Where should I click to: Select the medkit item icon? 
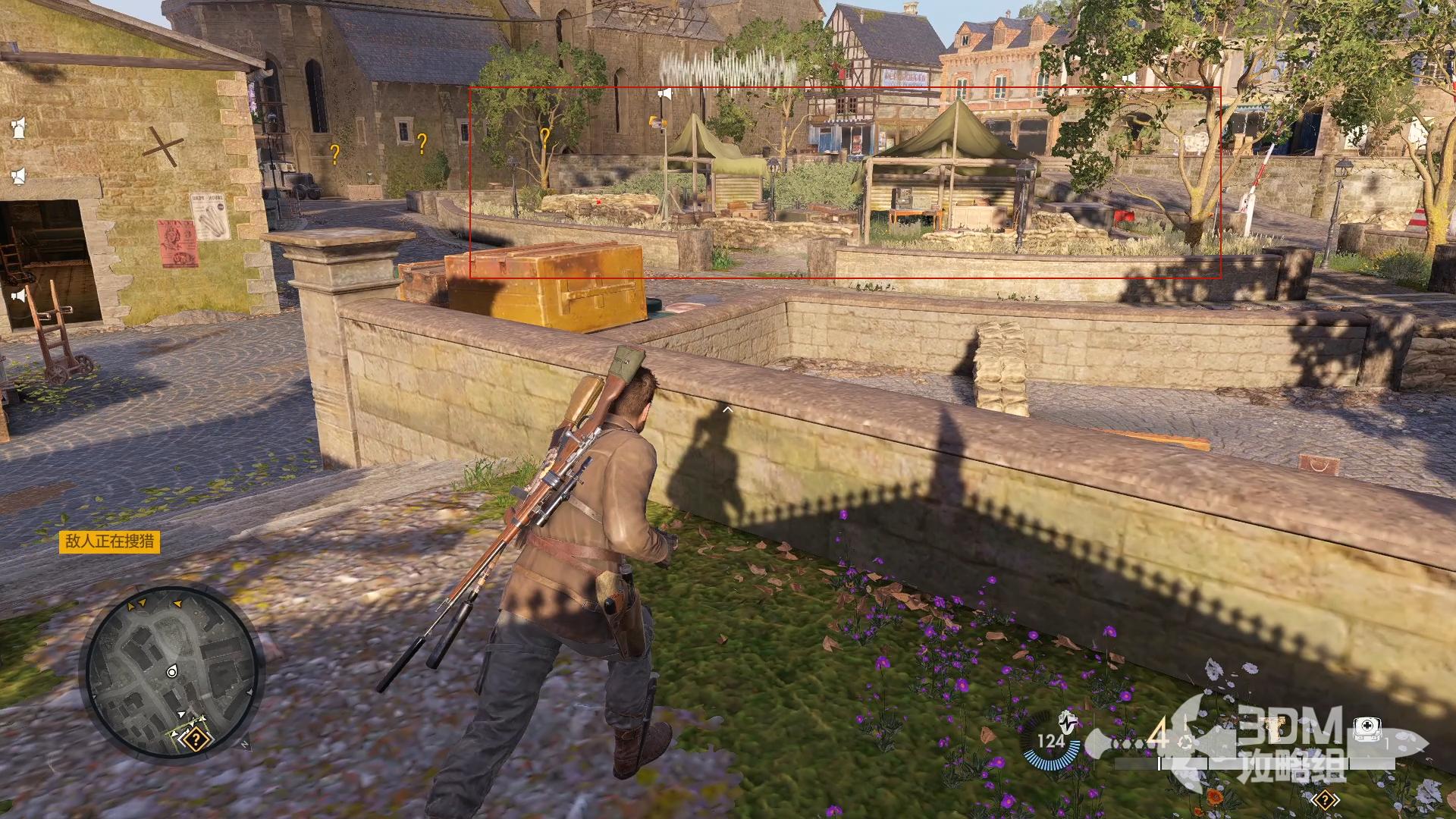[x=1367, y=728]
